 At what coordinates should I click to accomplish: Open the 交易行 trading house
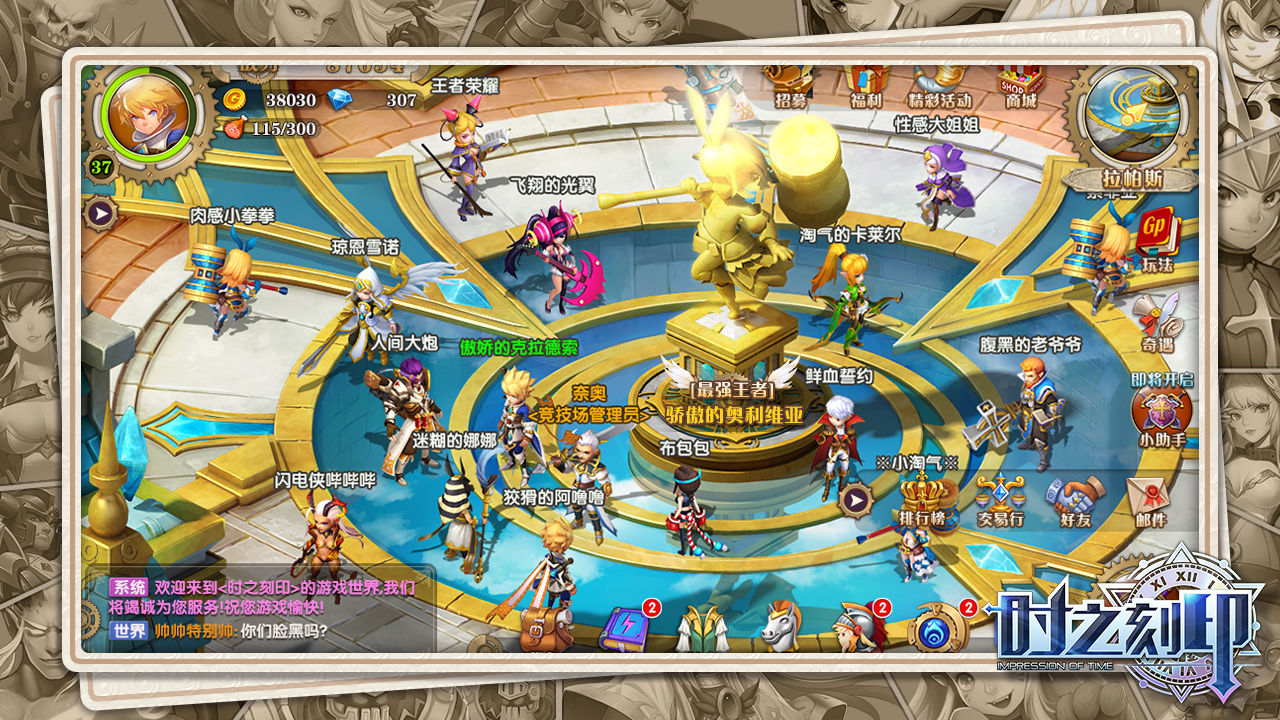(x=999, y=500)
